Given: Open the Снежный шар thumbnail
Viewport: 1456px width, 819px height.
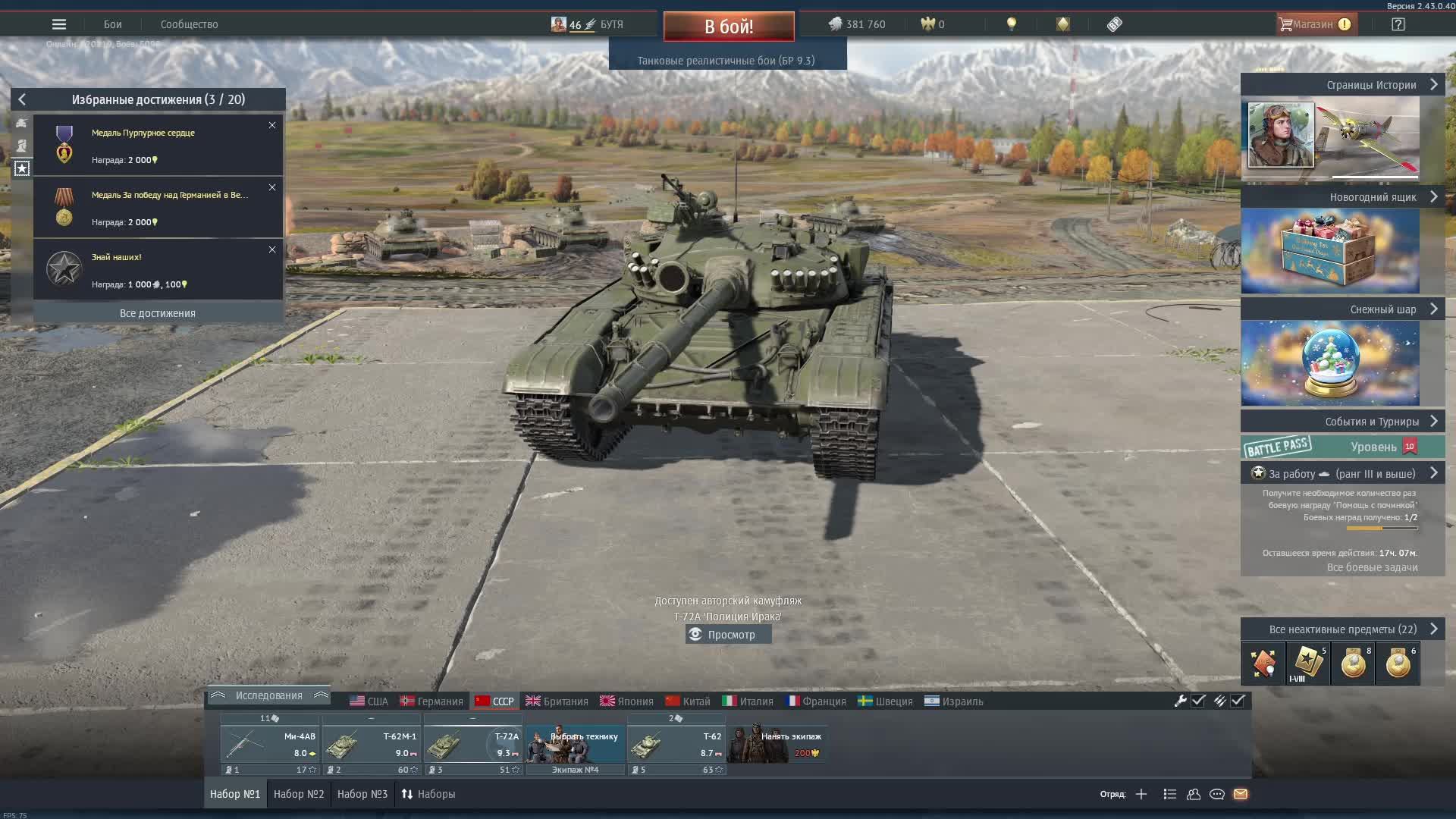Looking at the screenshot, I should tap(1330, 362).
